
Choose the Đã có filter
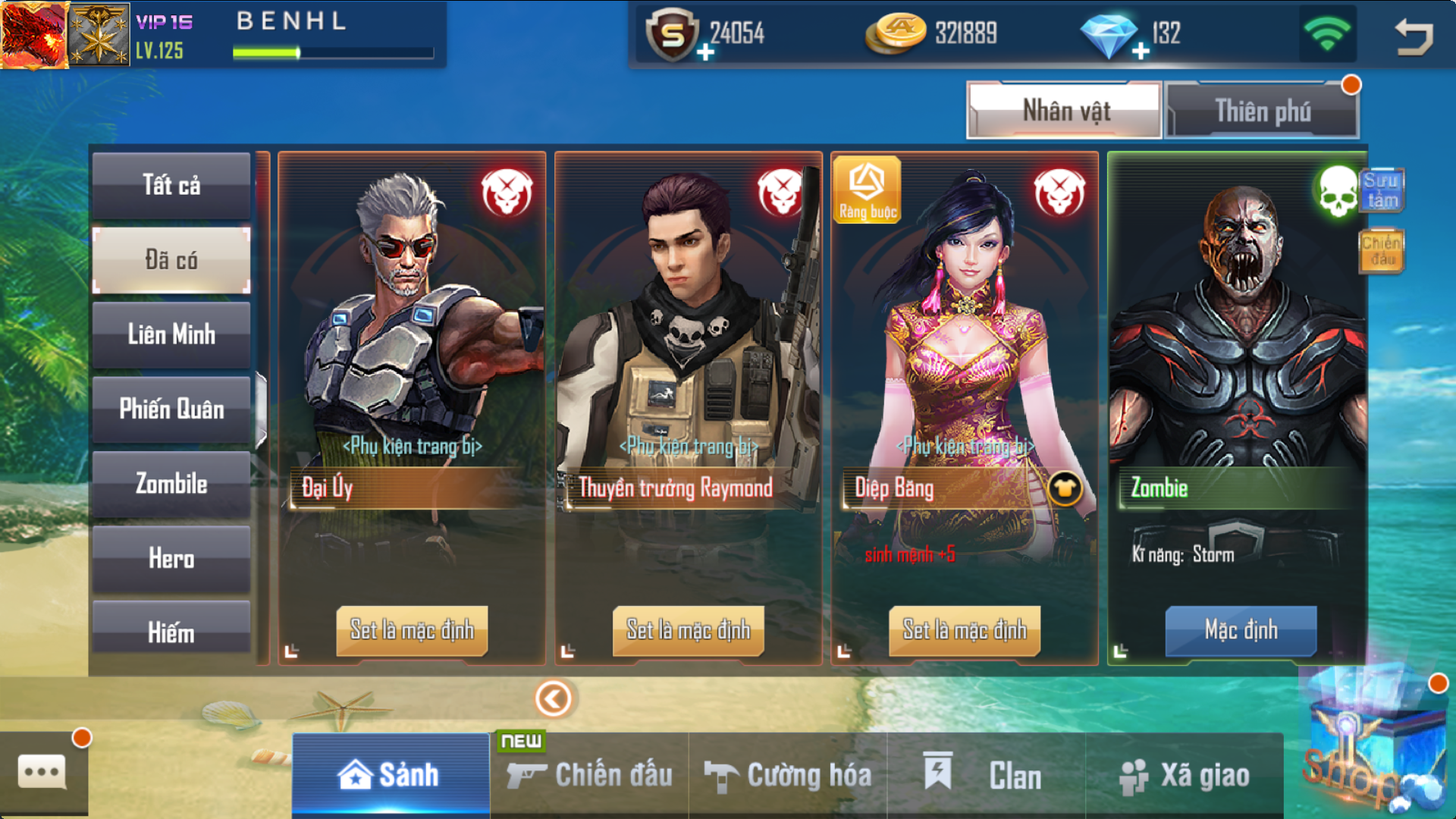171,260
